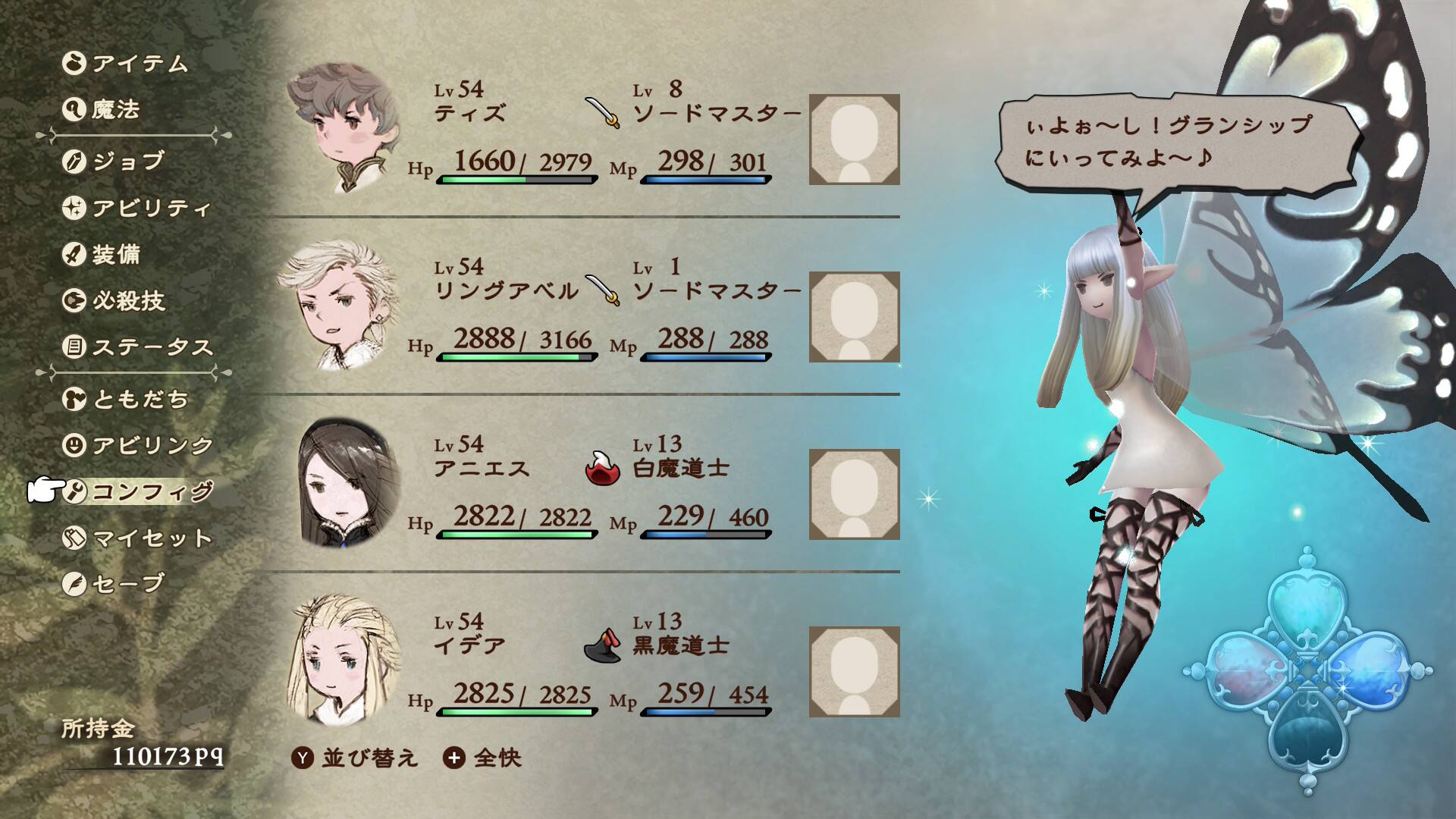The image size is (1456, 819).
Task: Pick イデア the black mage portrait
Action: point(345,661)
